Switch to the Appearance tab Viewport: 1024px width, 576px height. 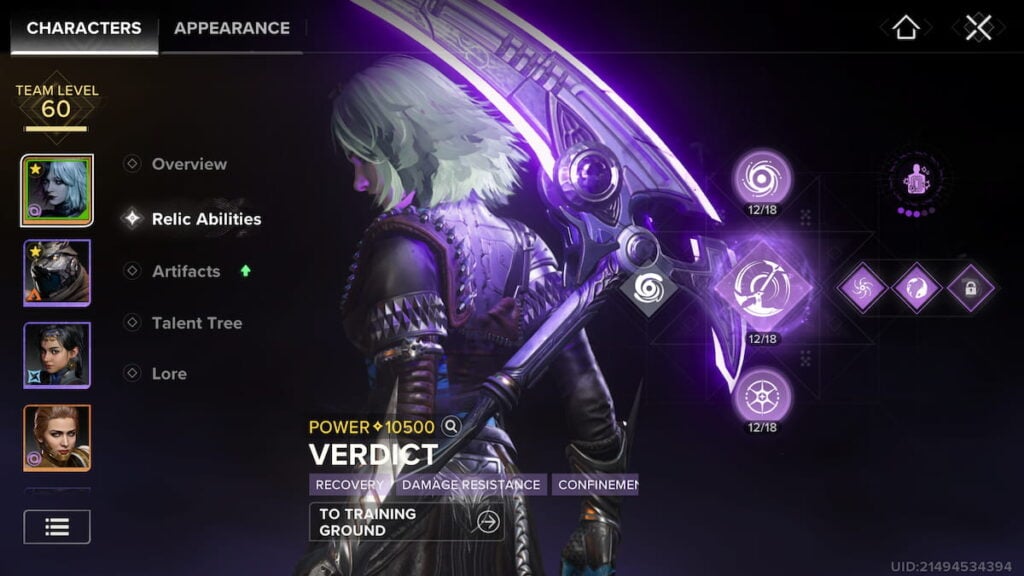point(231,28)
